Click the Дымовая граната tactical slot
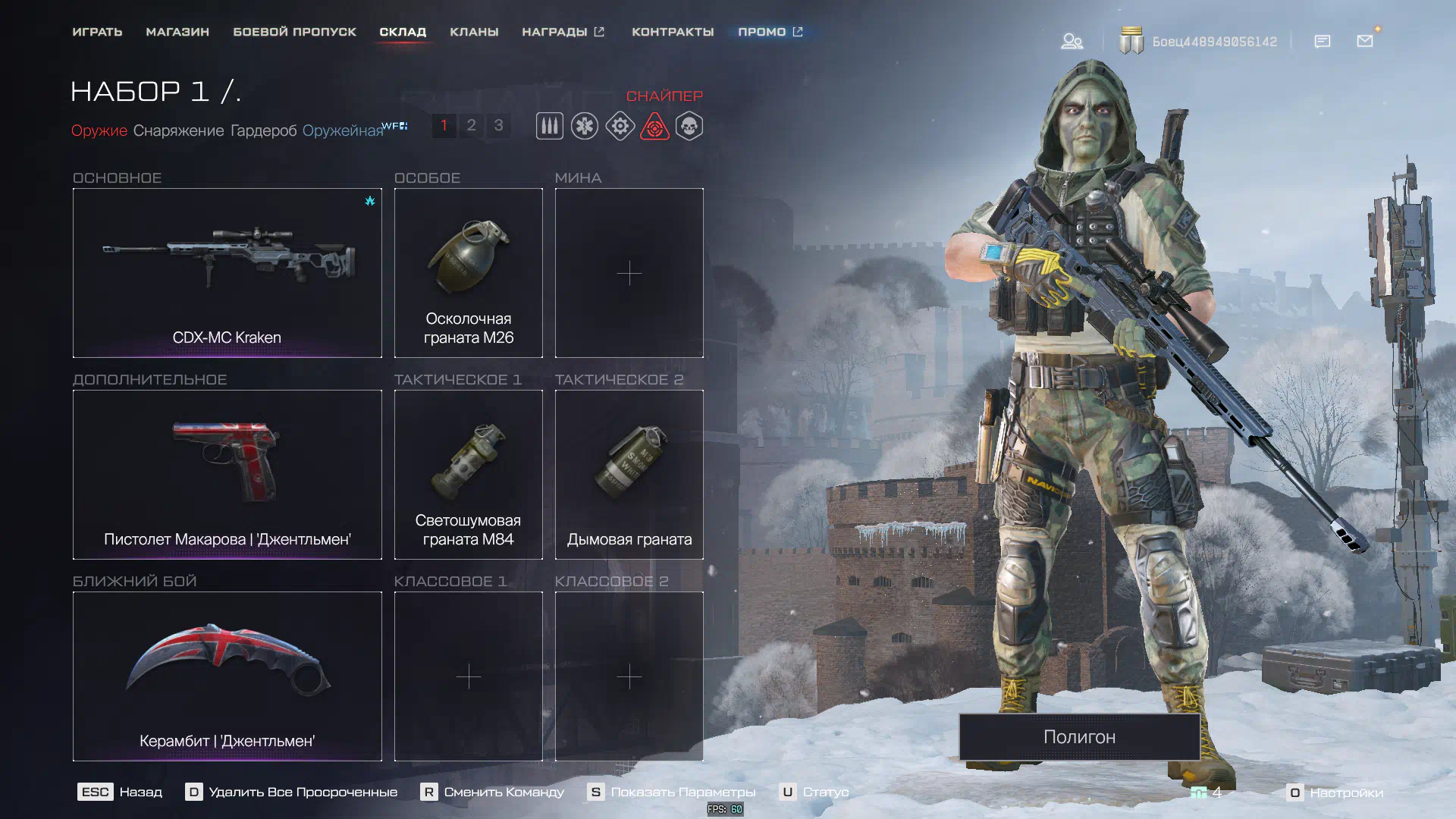1456x819 pixels. point(629,474)
